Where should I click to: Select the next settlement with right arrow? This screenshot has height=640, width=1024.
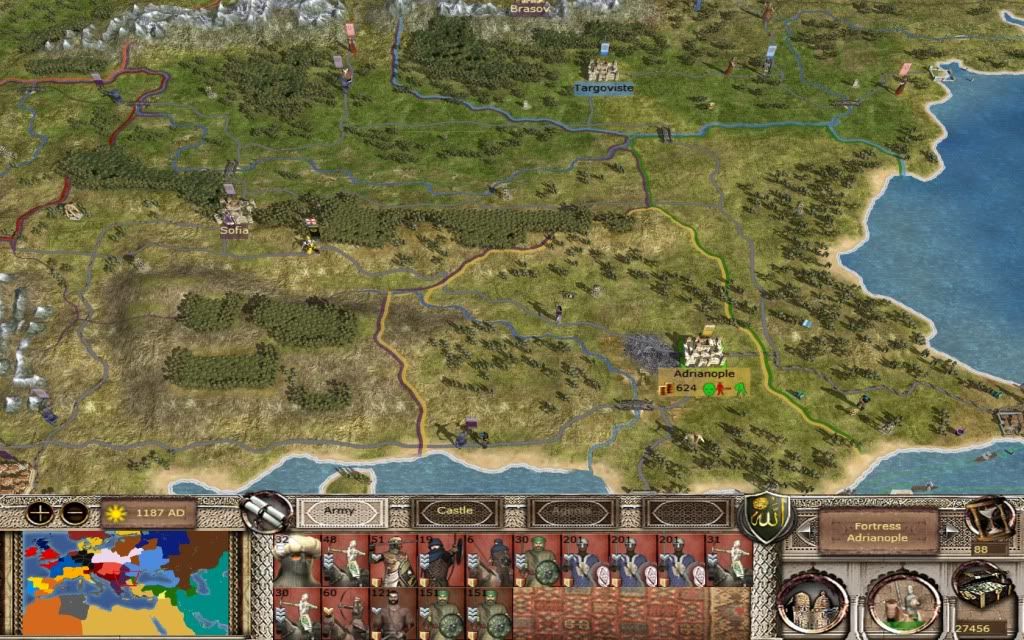[x=952, y=531]
